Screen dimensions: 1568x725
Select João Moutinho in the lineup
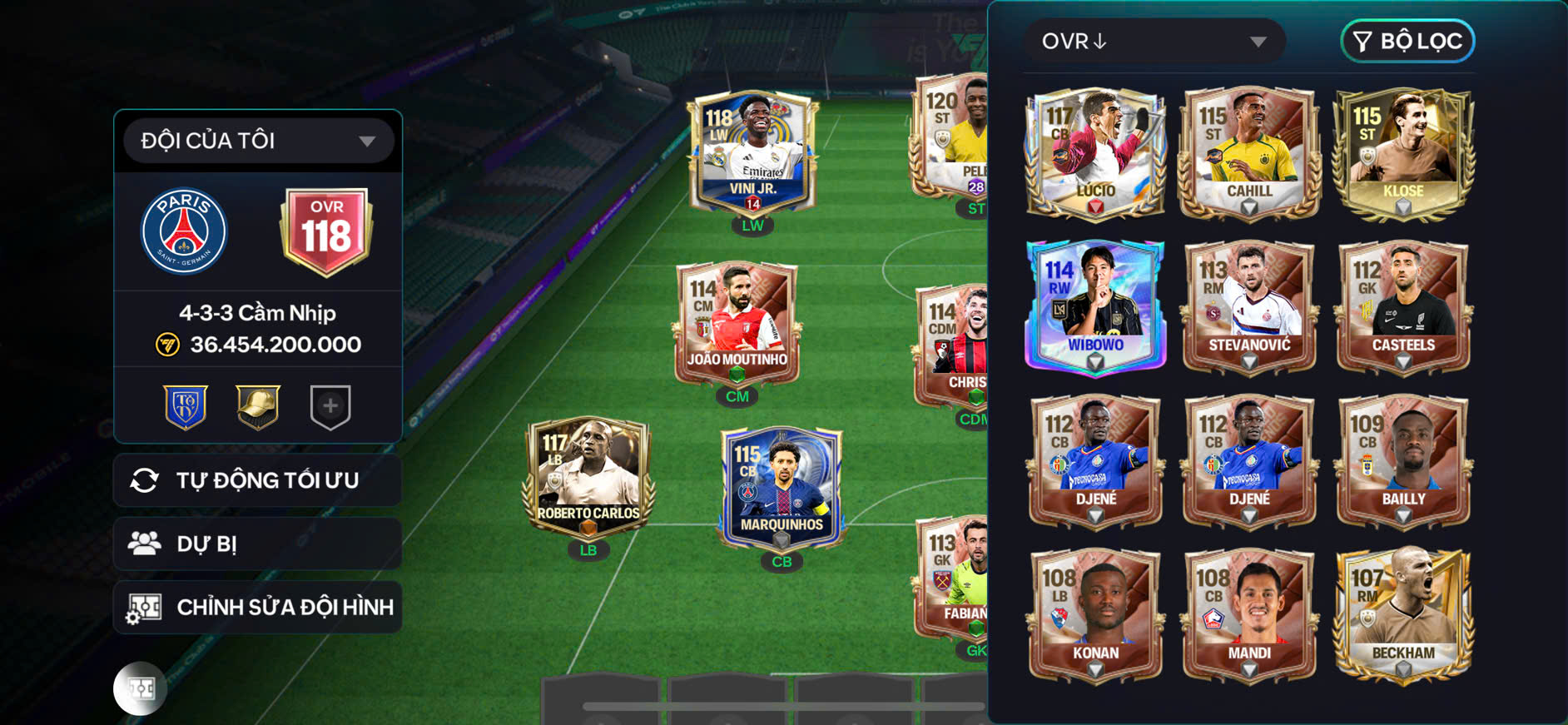[x=737, y=325]
